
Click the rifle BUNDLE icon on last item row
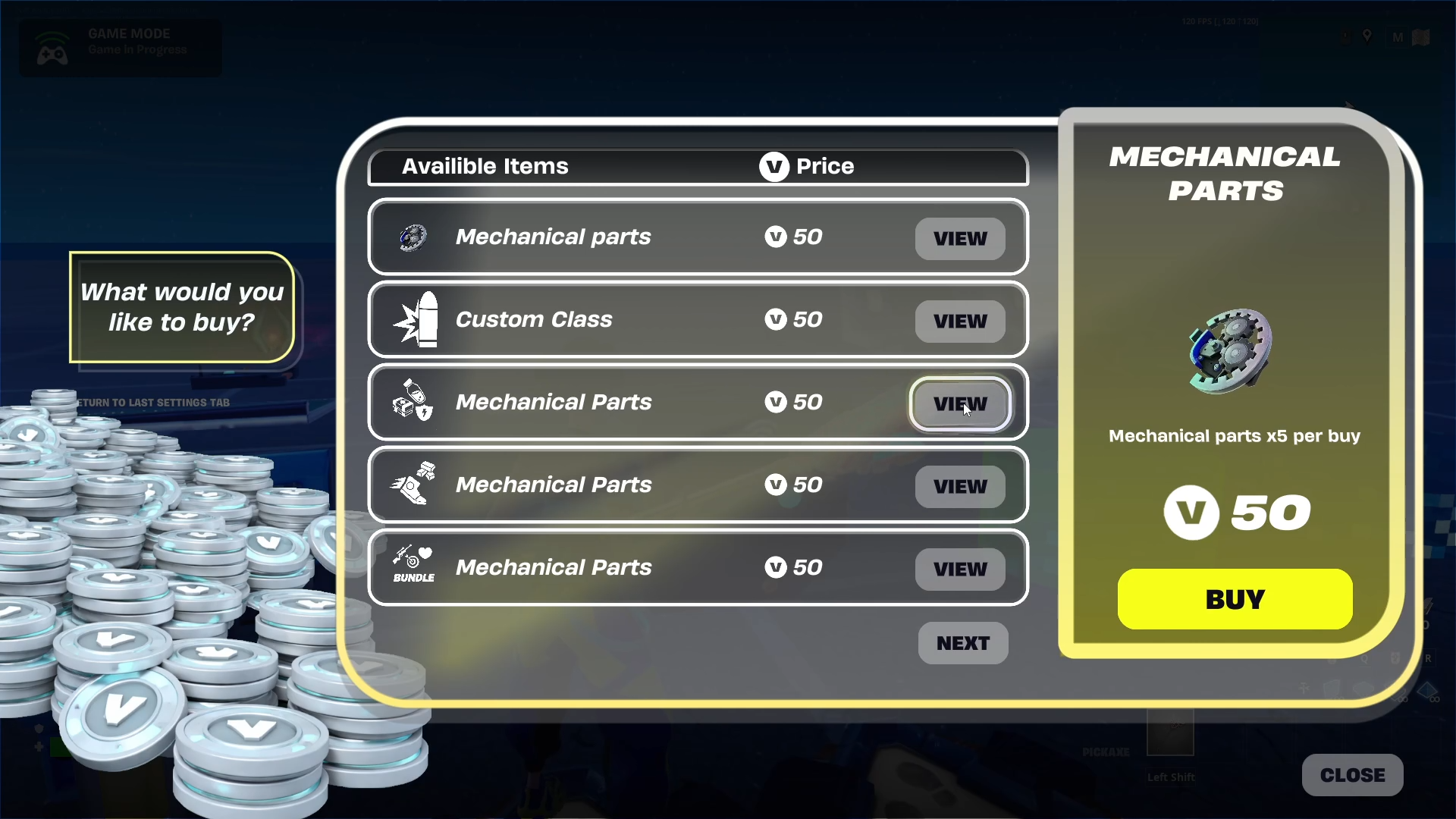coord(412,566)
